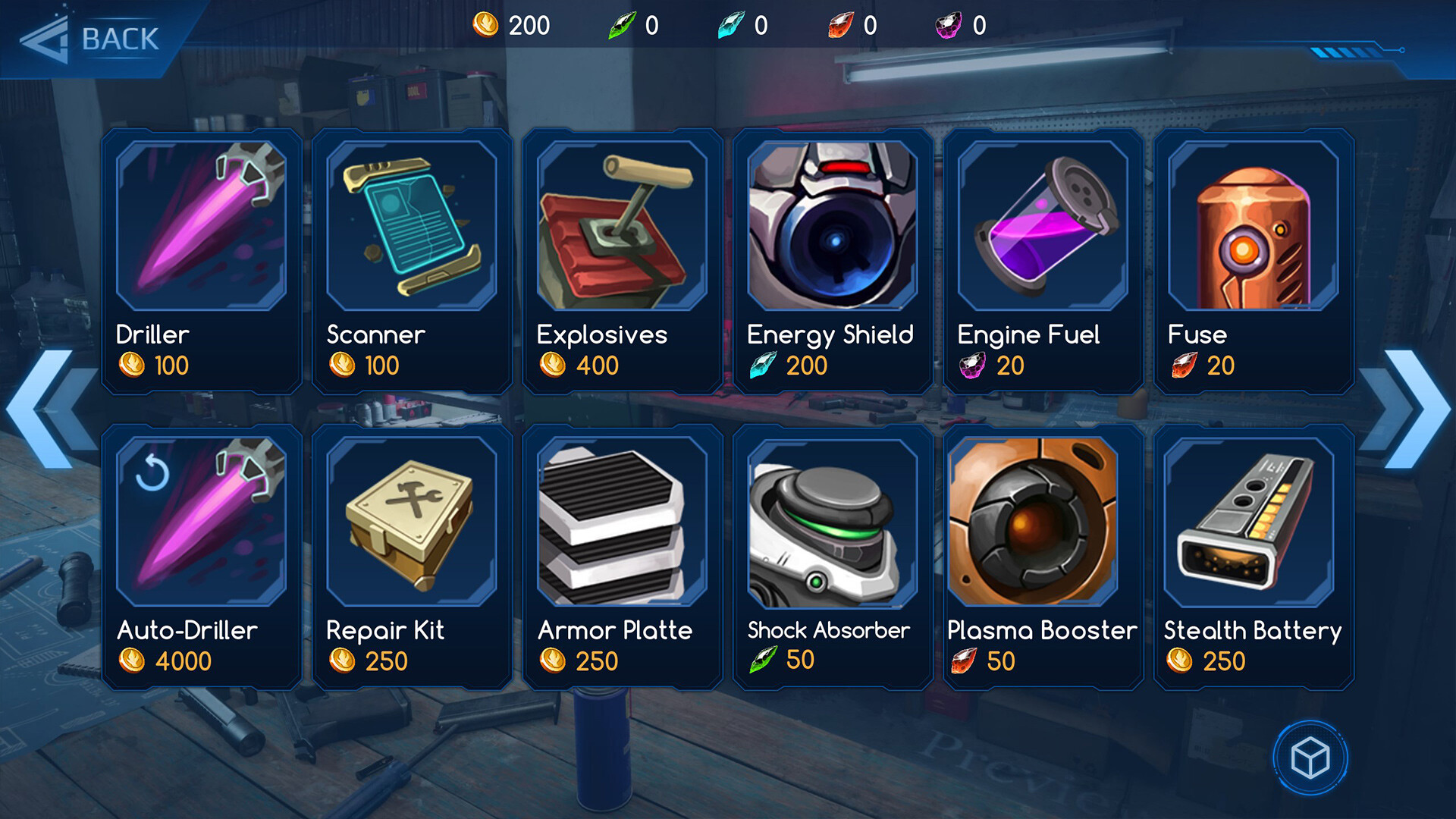Choose the Scanner item for 100 coins

pos(412,260)
